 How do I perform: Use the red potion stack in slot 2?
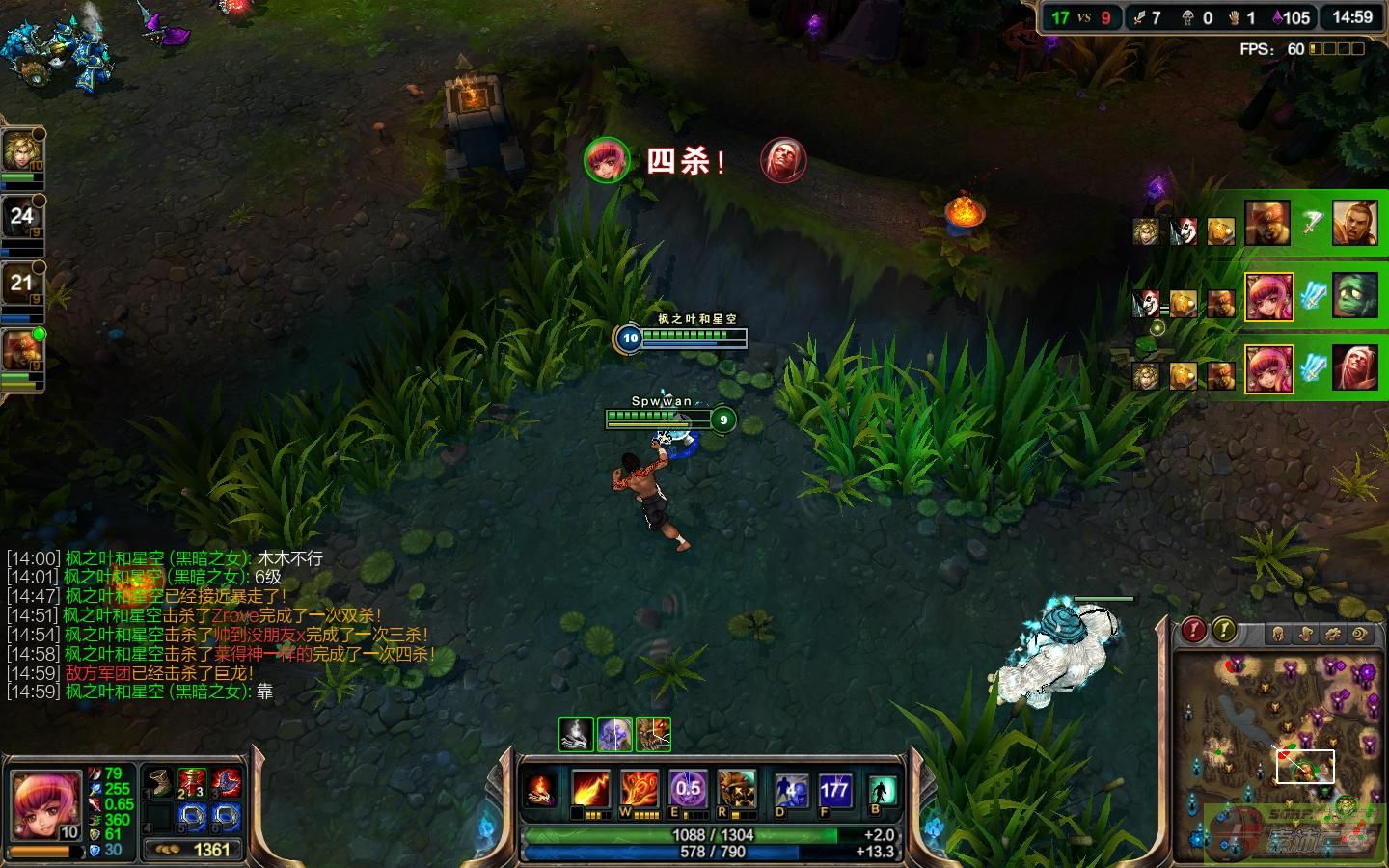[192, 781]
